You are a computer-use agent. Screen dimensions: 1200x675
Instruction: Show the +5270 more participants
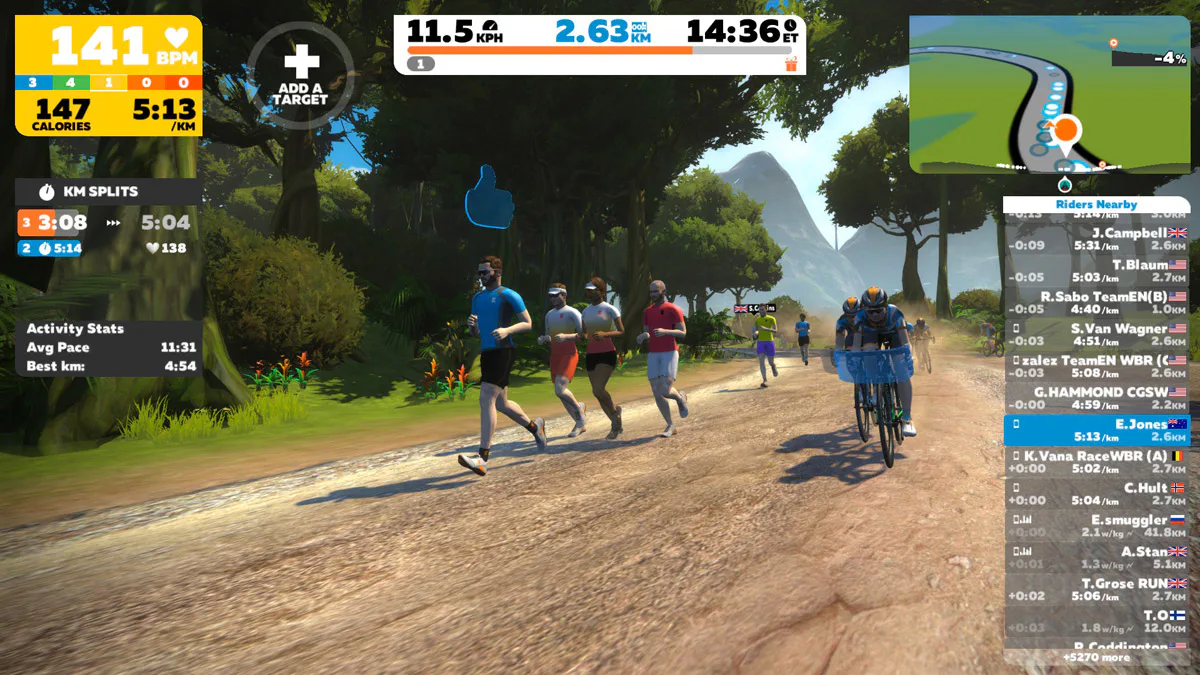(x=1096, y=657)
